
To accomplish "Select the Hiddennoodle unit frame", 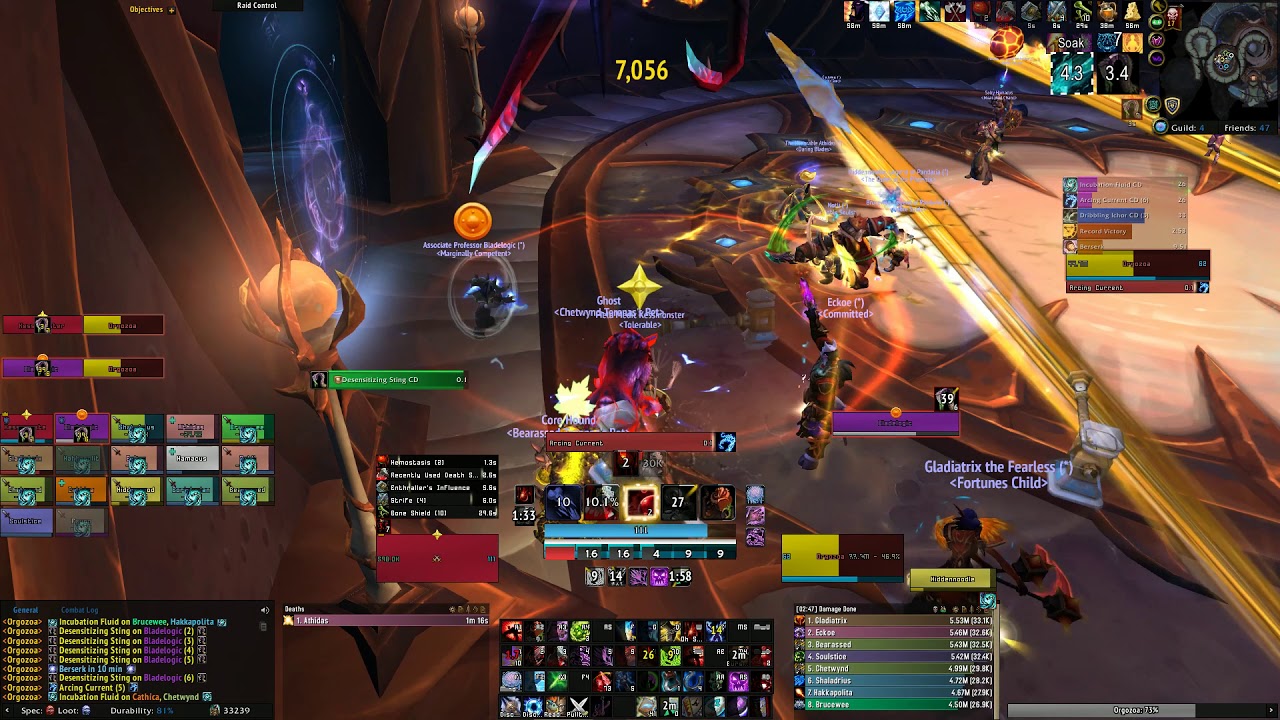I will coord(952,579).
